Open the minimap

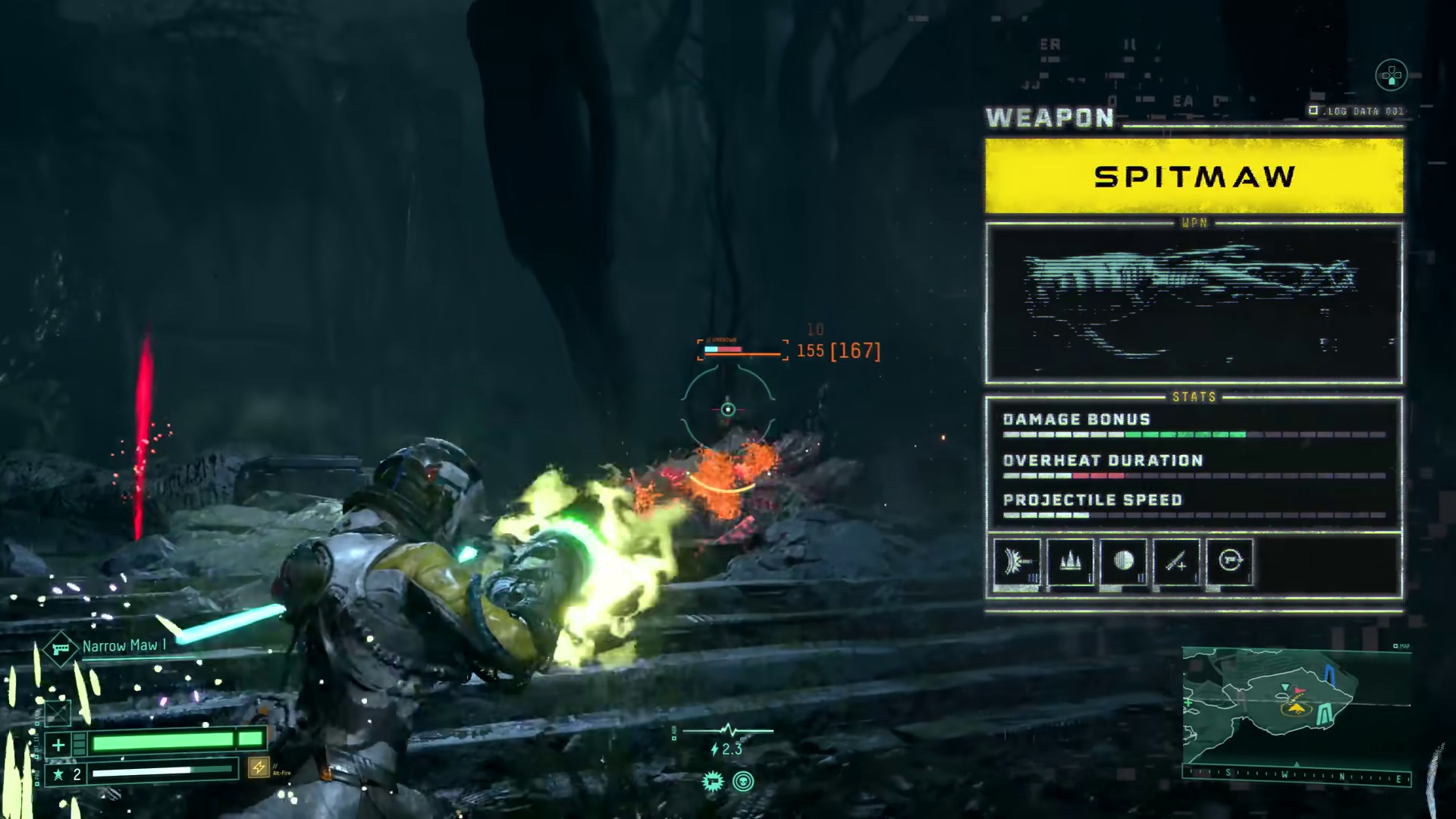[x=1295, y=705]
